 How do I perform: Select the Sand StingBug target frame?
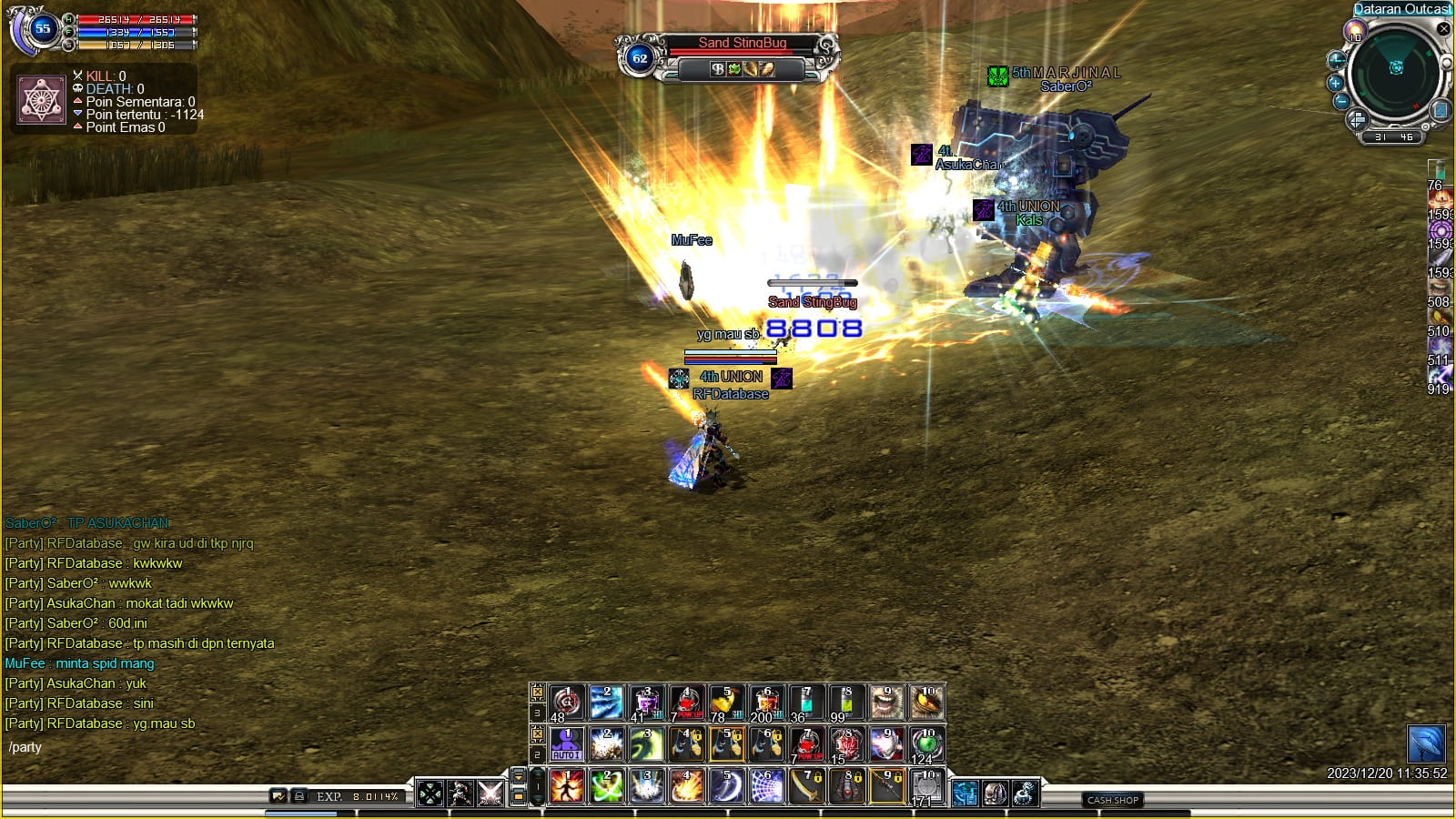(x=742, y=43)
